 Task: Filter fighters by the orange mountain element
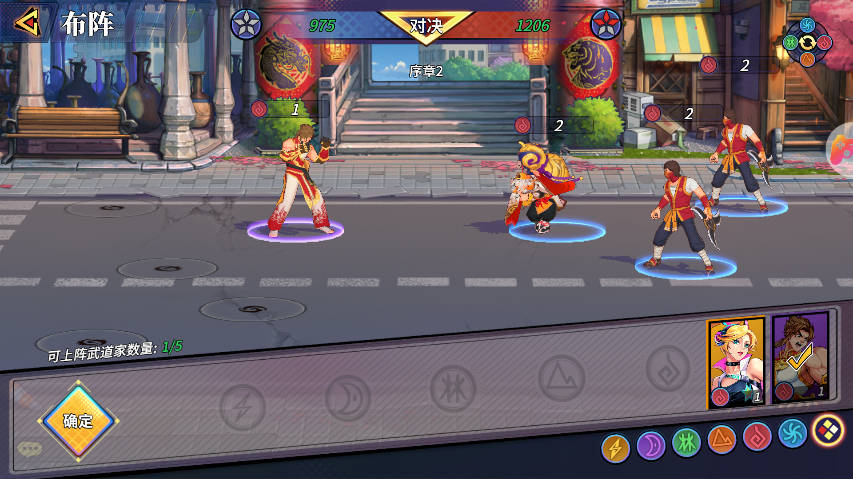pyautogui.click(x=721, y=438)
